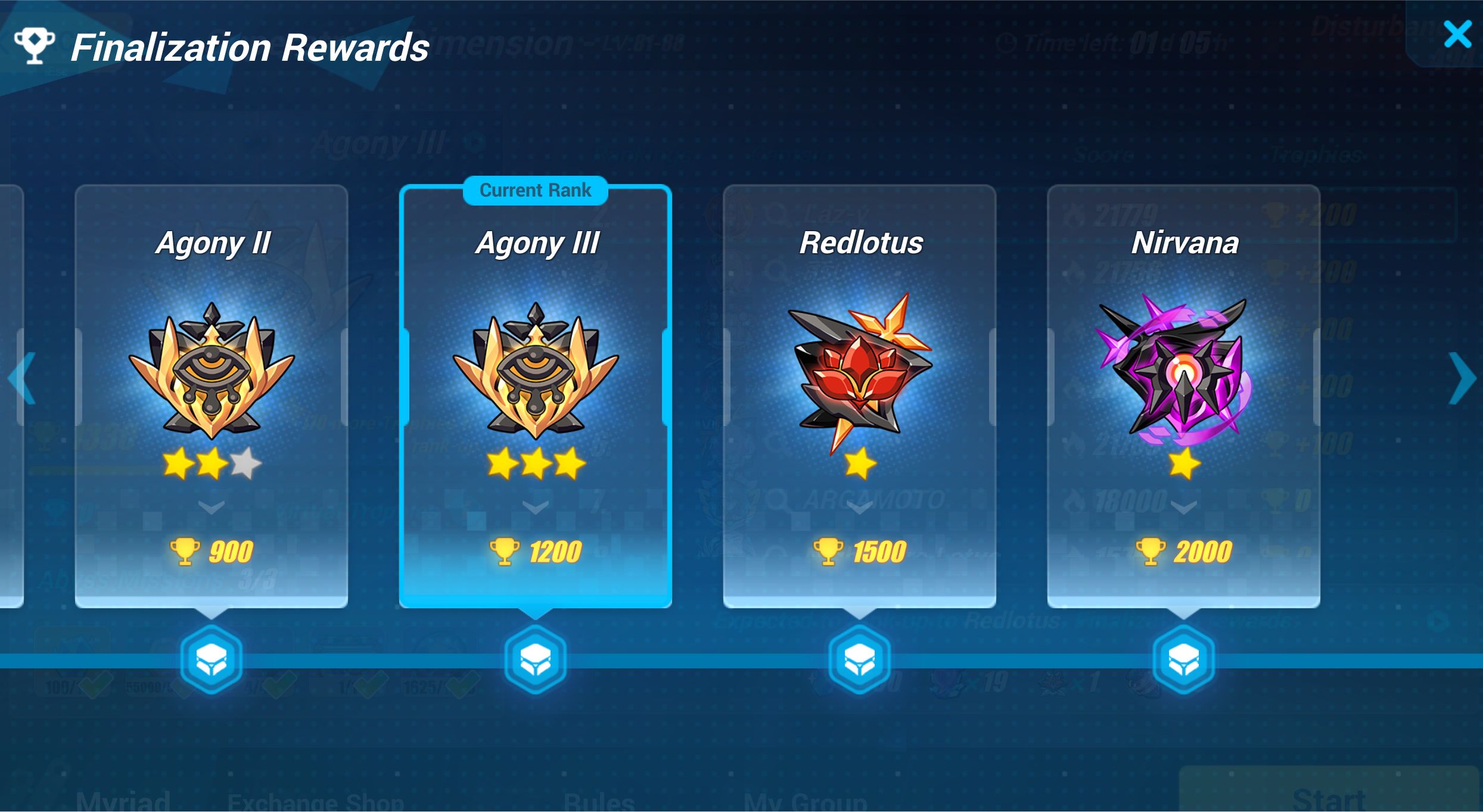
Task: Select the Agony III current rank card
Action: point(535,369)
